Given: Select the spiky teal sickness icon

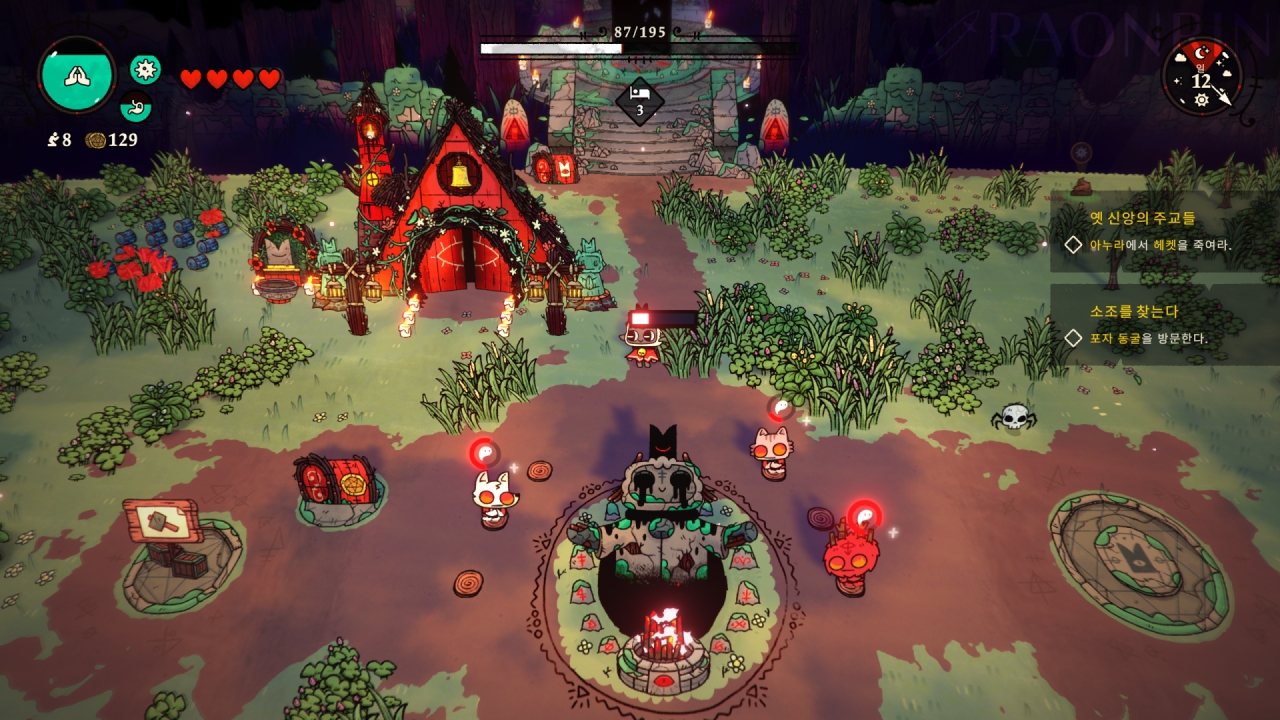Looking at the screenshot, I should (145, 69).
